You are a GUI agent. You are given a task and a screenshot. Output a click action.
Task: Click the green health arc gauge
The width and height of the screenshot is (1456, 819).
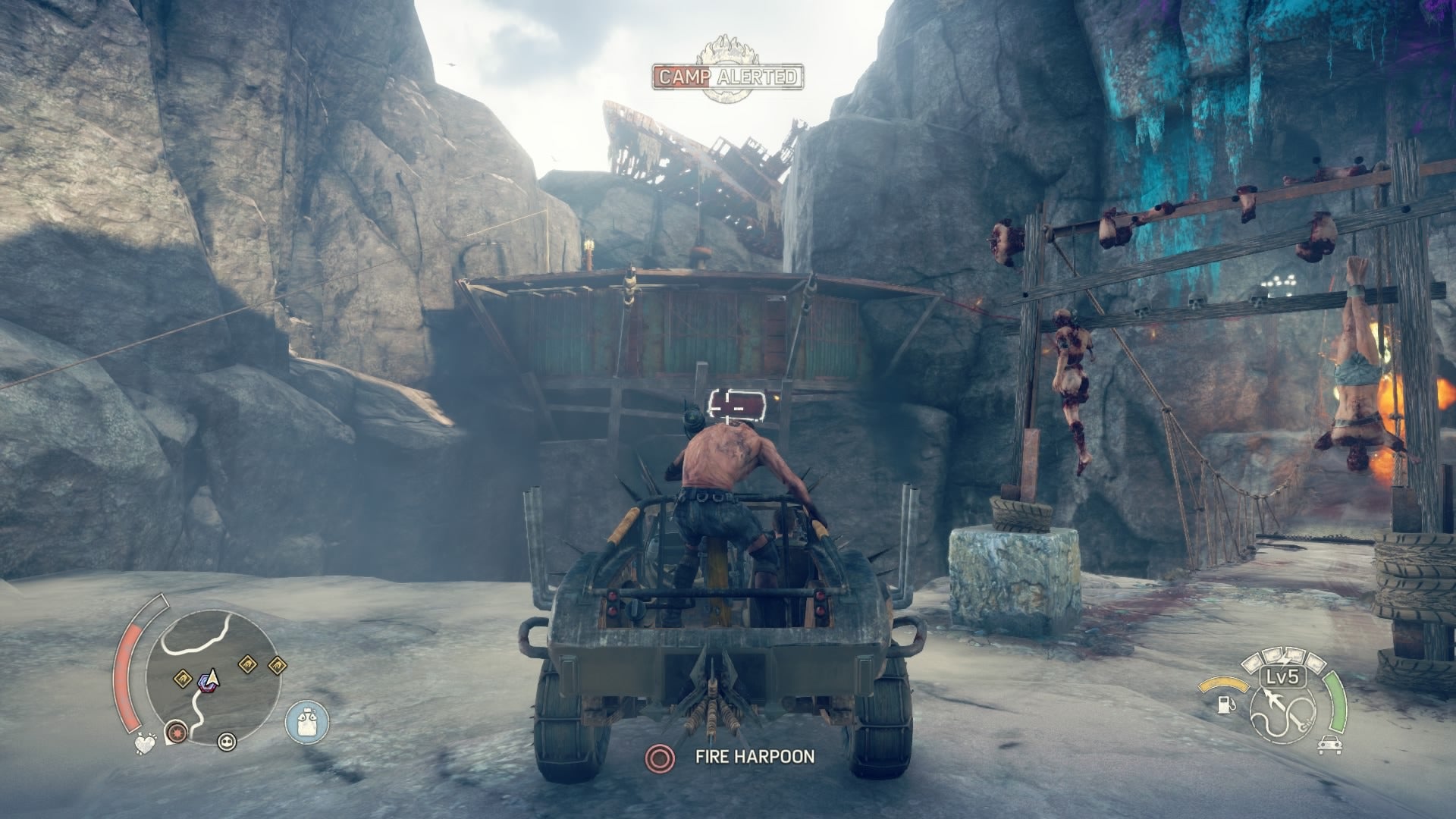coord(1336,702)
